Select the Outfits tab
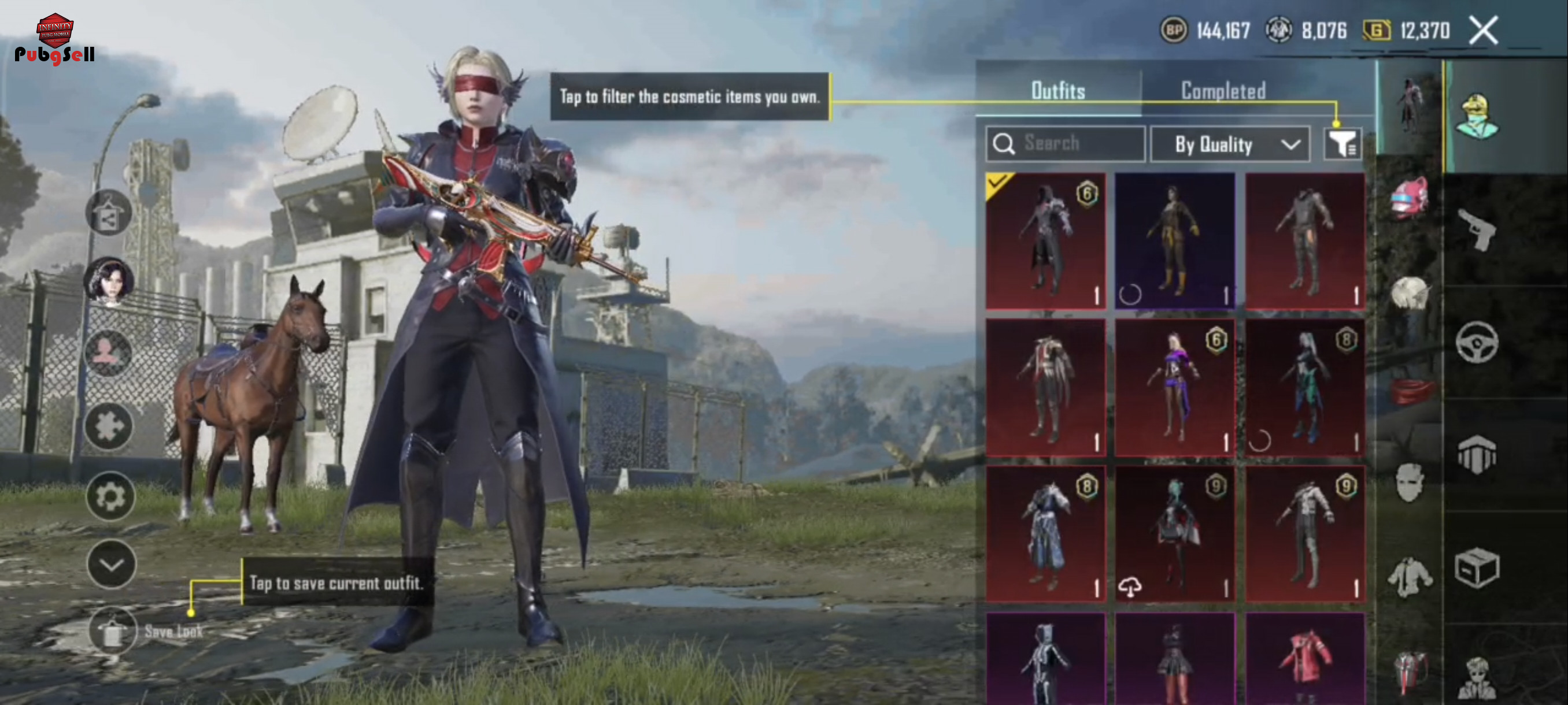The height and width of the screenshot is (705, 1568). tap(1058, 91)
